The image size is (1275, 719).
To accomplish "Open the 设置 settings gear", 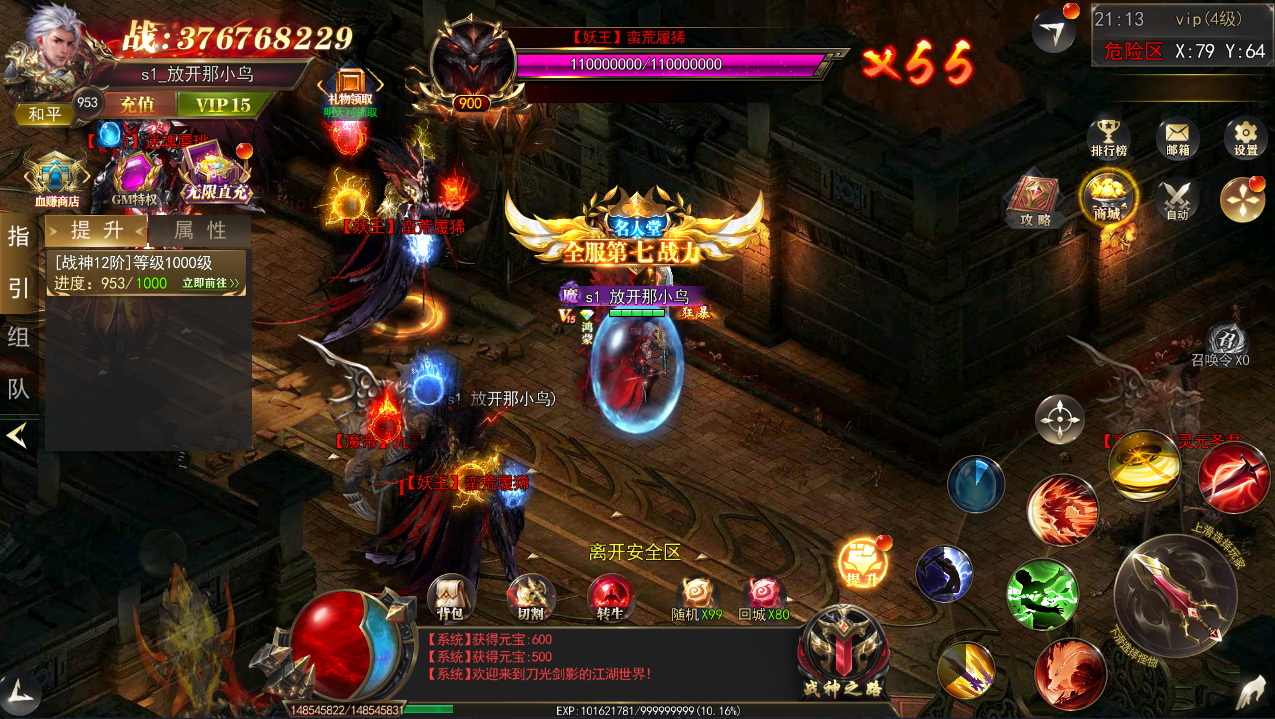I will click(x=1245, y=137).
